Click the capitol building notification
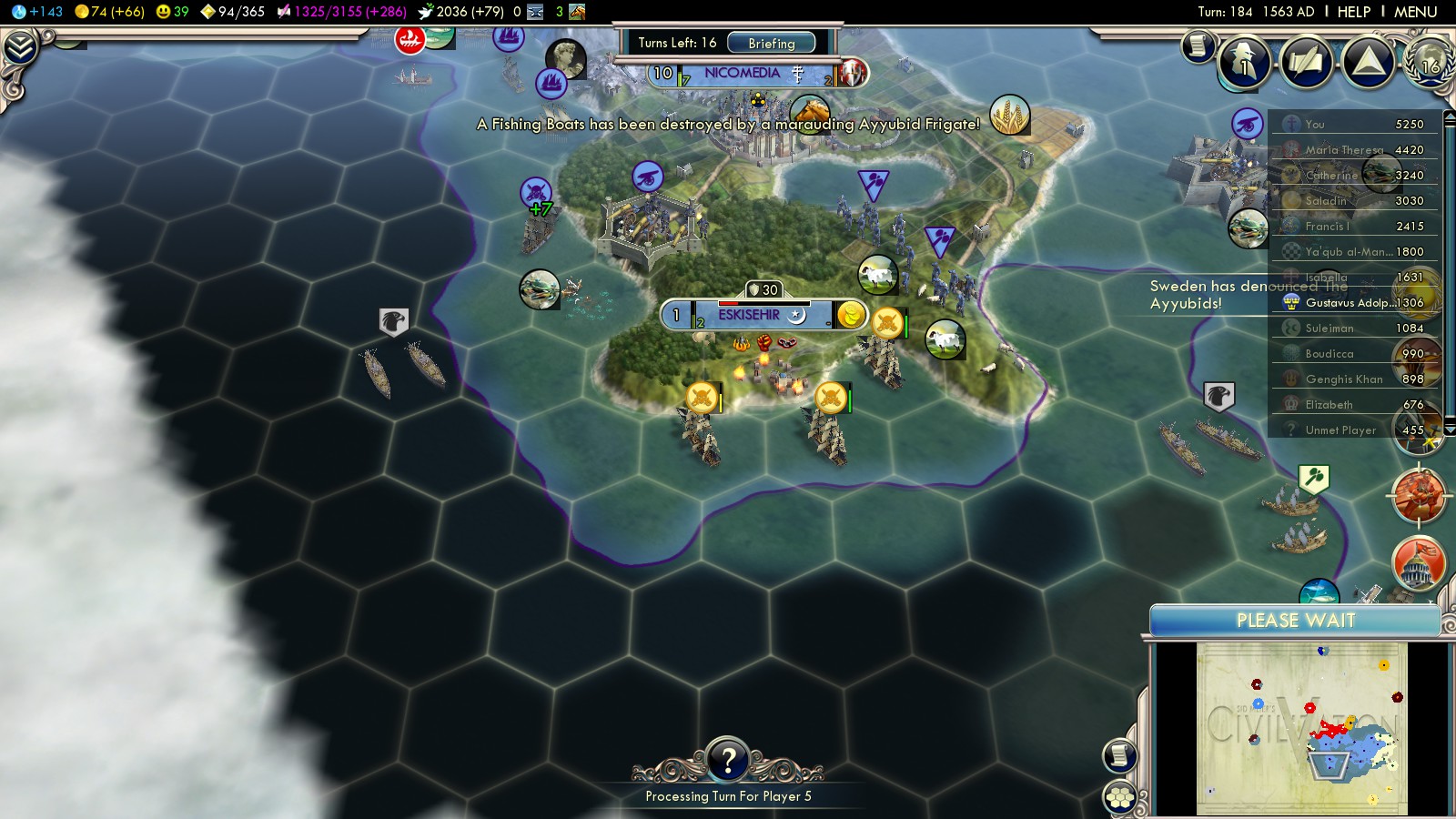The image size is (1456, 819). click(x=1419, y=562)
